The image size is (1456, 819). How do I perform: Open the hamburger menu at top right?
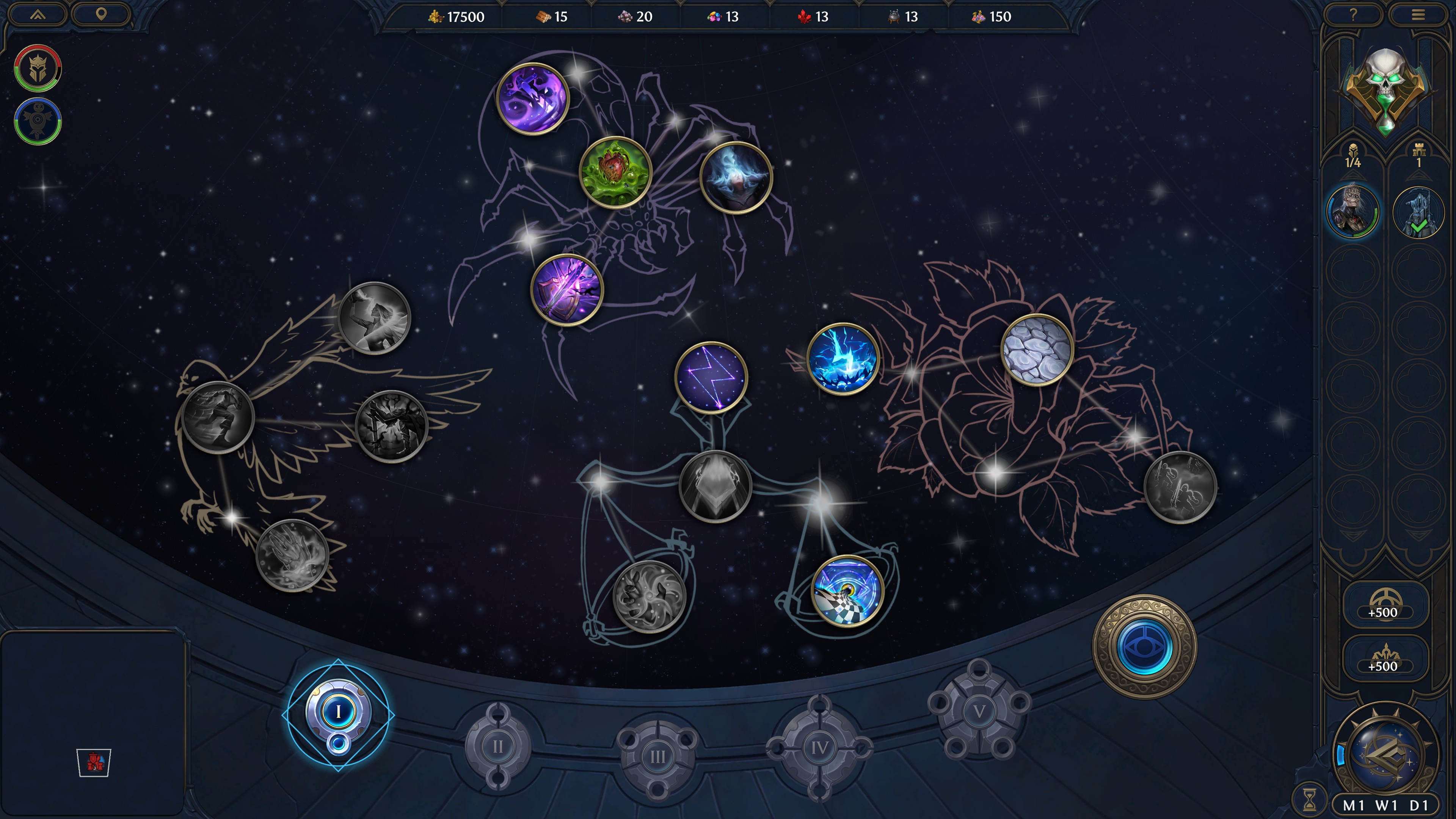pos(1419,15)
